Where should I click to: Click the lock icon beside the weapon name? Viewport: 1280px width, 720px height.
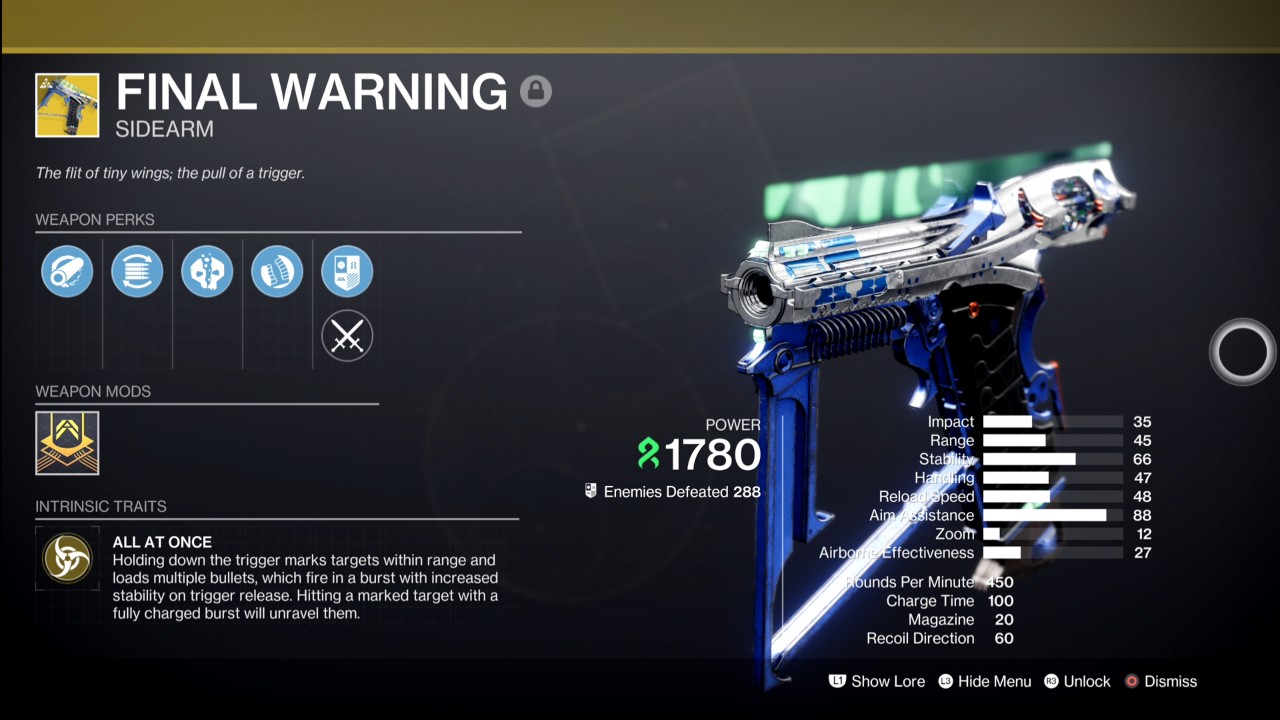(537, 91)
